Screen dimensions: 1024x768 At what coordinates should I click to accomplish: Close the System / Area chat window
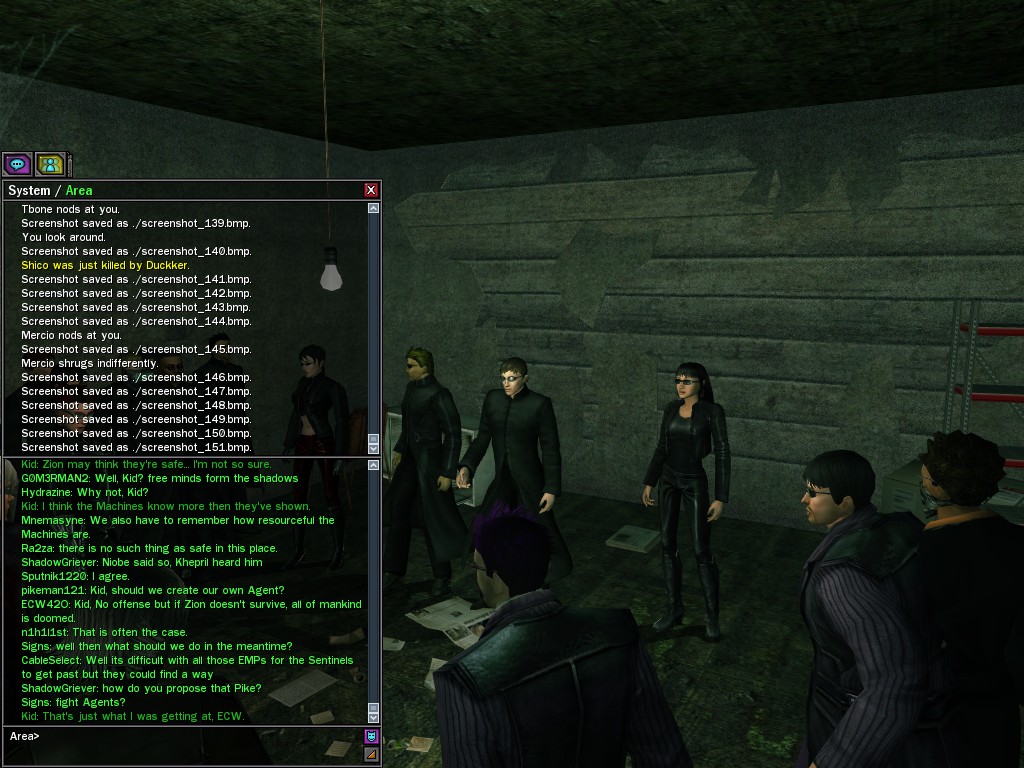click(x=371, y=190)
